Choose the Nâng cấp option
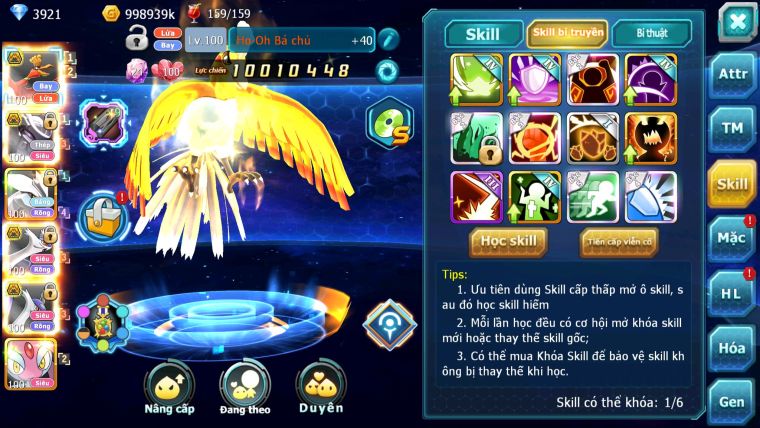 167,388
